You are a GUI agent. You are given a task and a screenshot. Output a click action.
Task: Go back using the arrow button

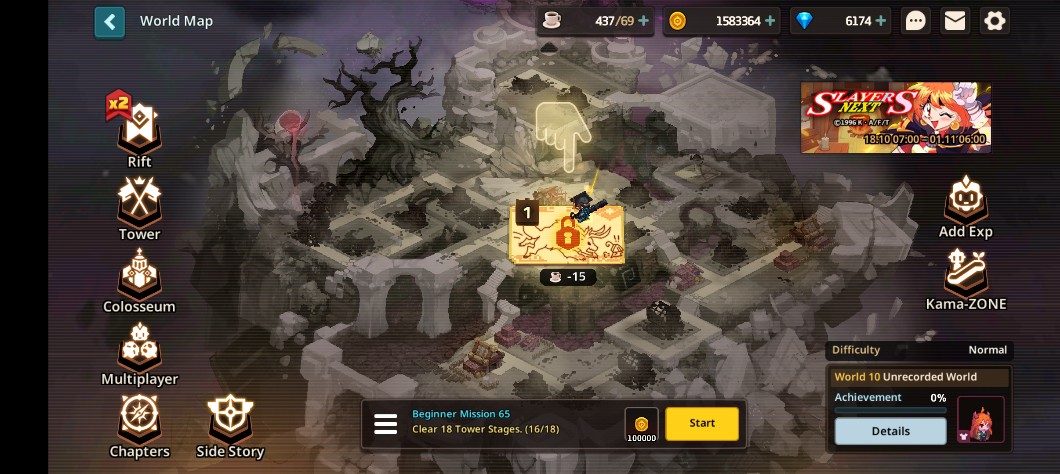tap(110, 22)
